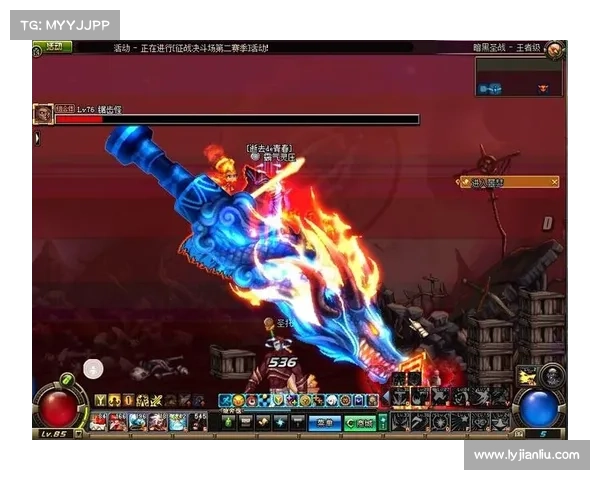The height and width of the screenshot is (480, 600).
Task: Open the green 商城 shop button
Action: (359, 423)
